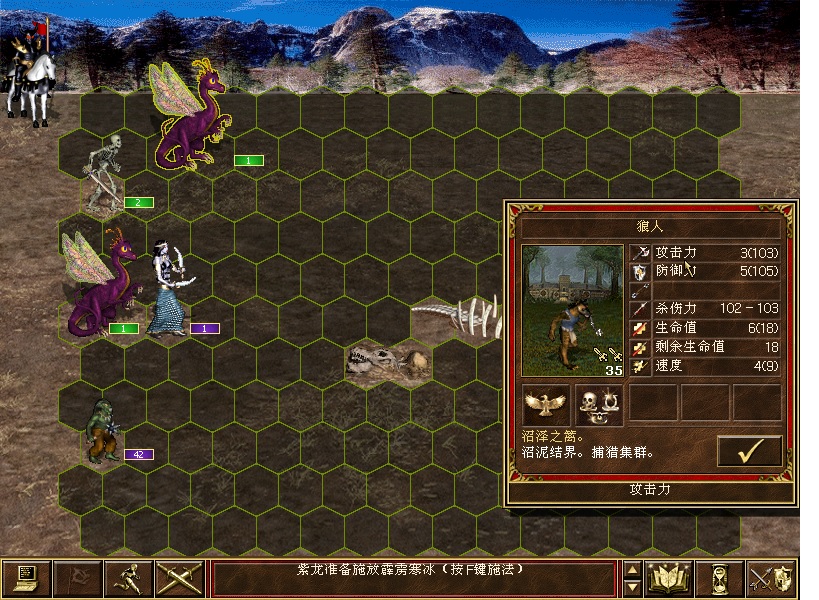
Task: Click the combat log up arrow
Action: pyautogui.click(x=631, y=570)
